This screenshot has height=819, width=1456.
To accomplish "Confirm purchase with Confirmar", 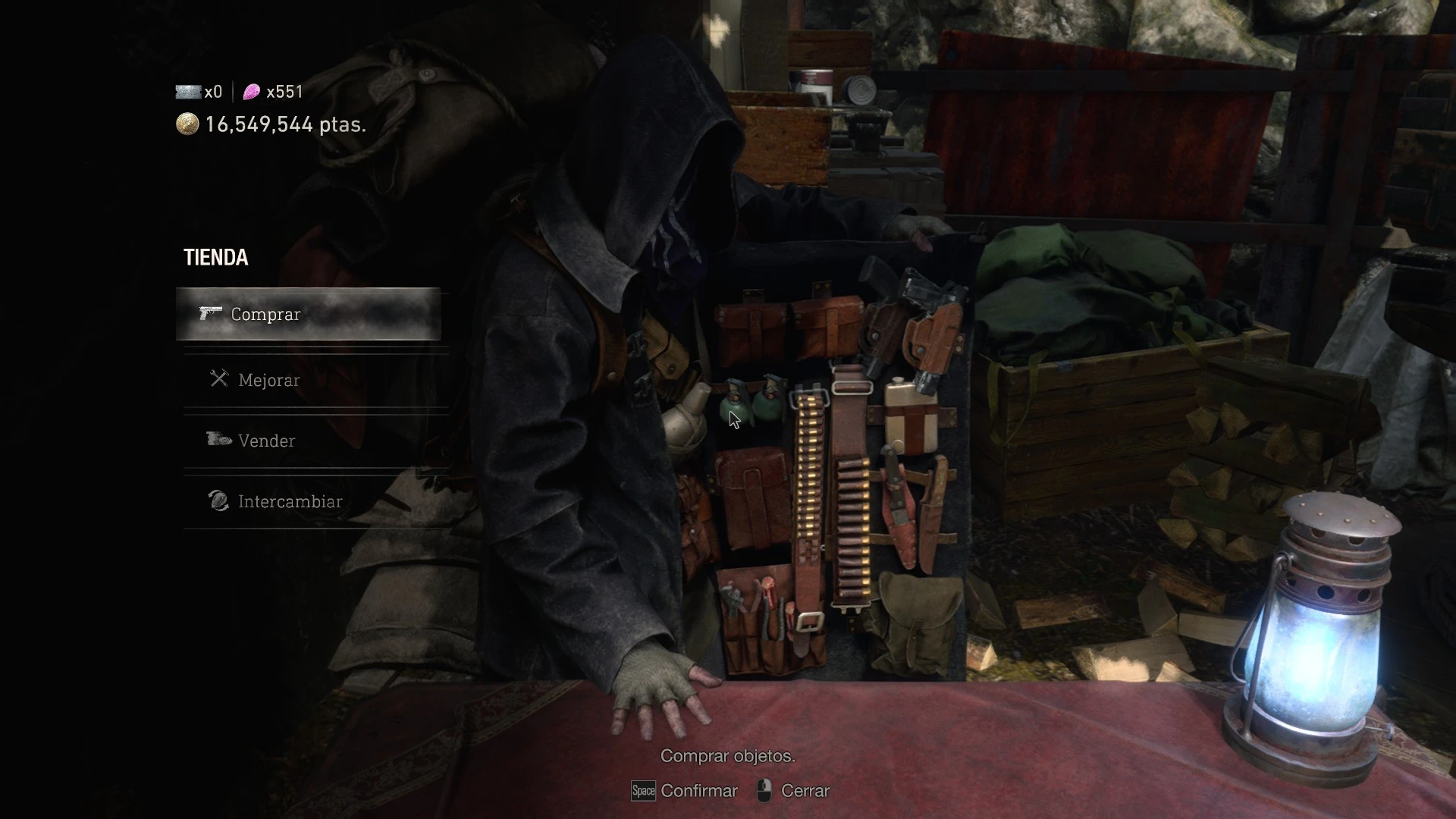I will point(698,790).
